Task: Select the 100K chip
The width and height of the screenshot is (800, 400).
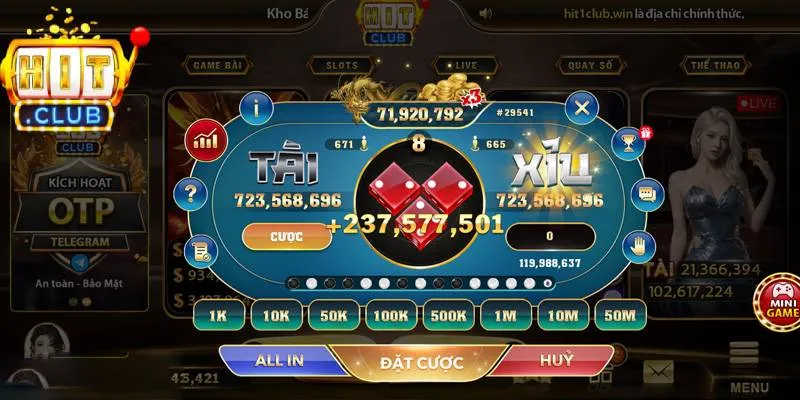Action: click(x=391, y=315)
